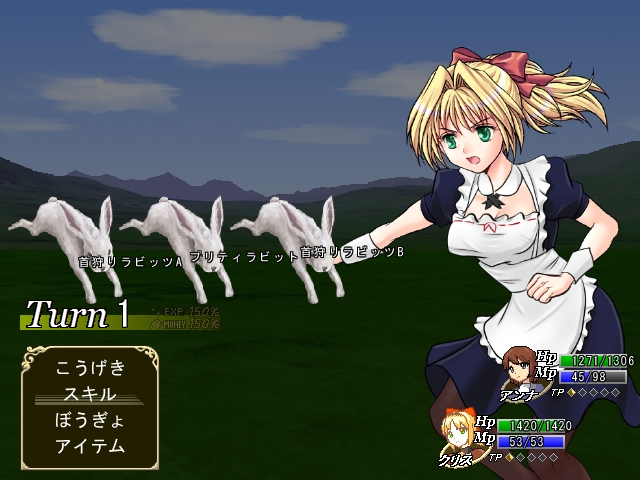The image size is (640, 480).
Task: Select the こうげき attack command
Action: [90, 368]
